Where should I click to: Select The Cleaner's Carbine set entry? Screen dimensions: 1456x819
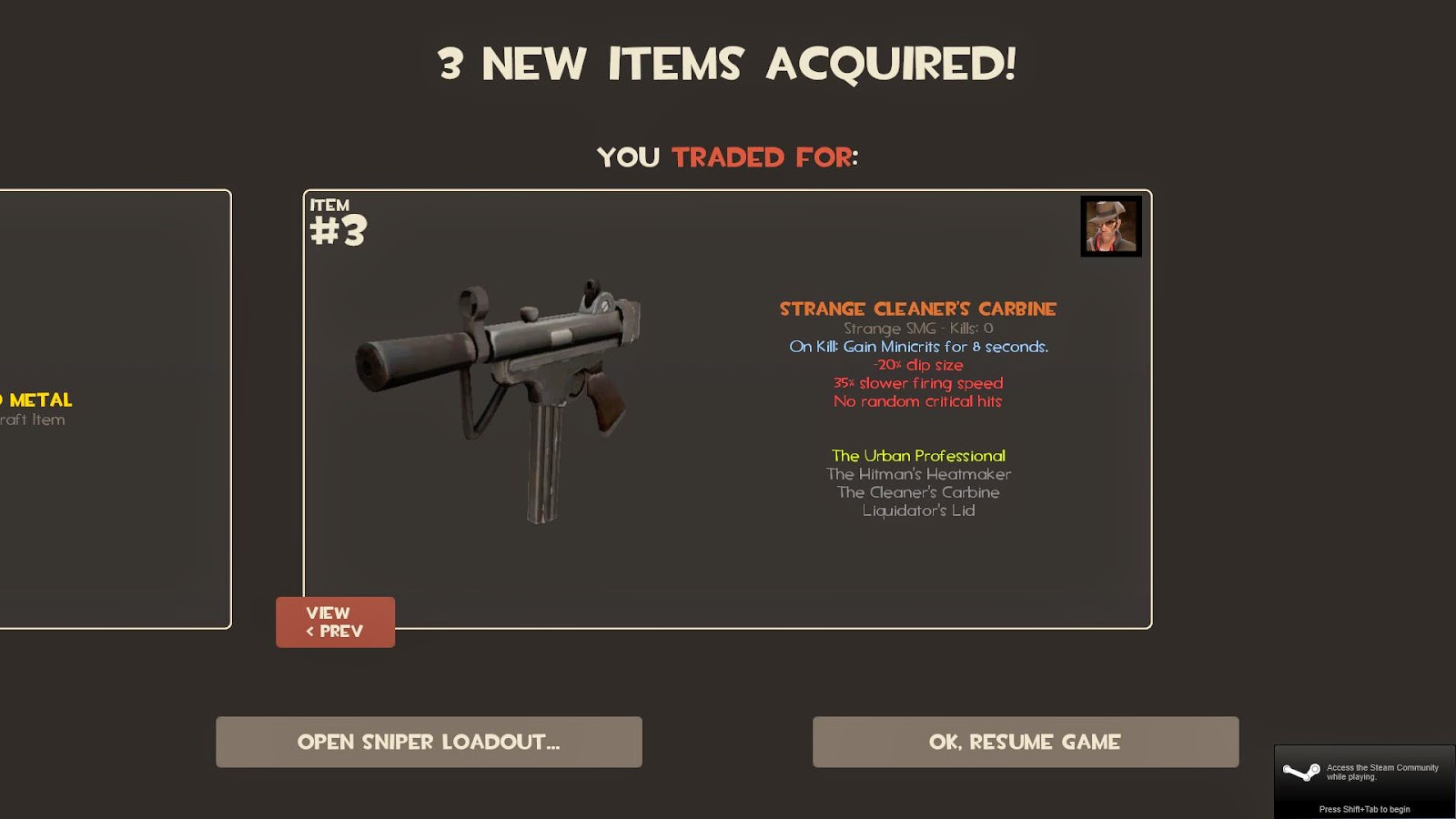click(x=918, y=492)
